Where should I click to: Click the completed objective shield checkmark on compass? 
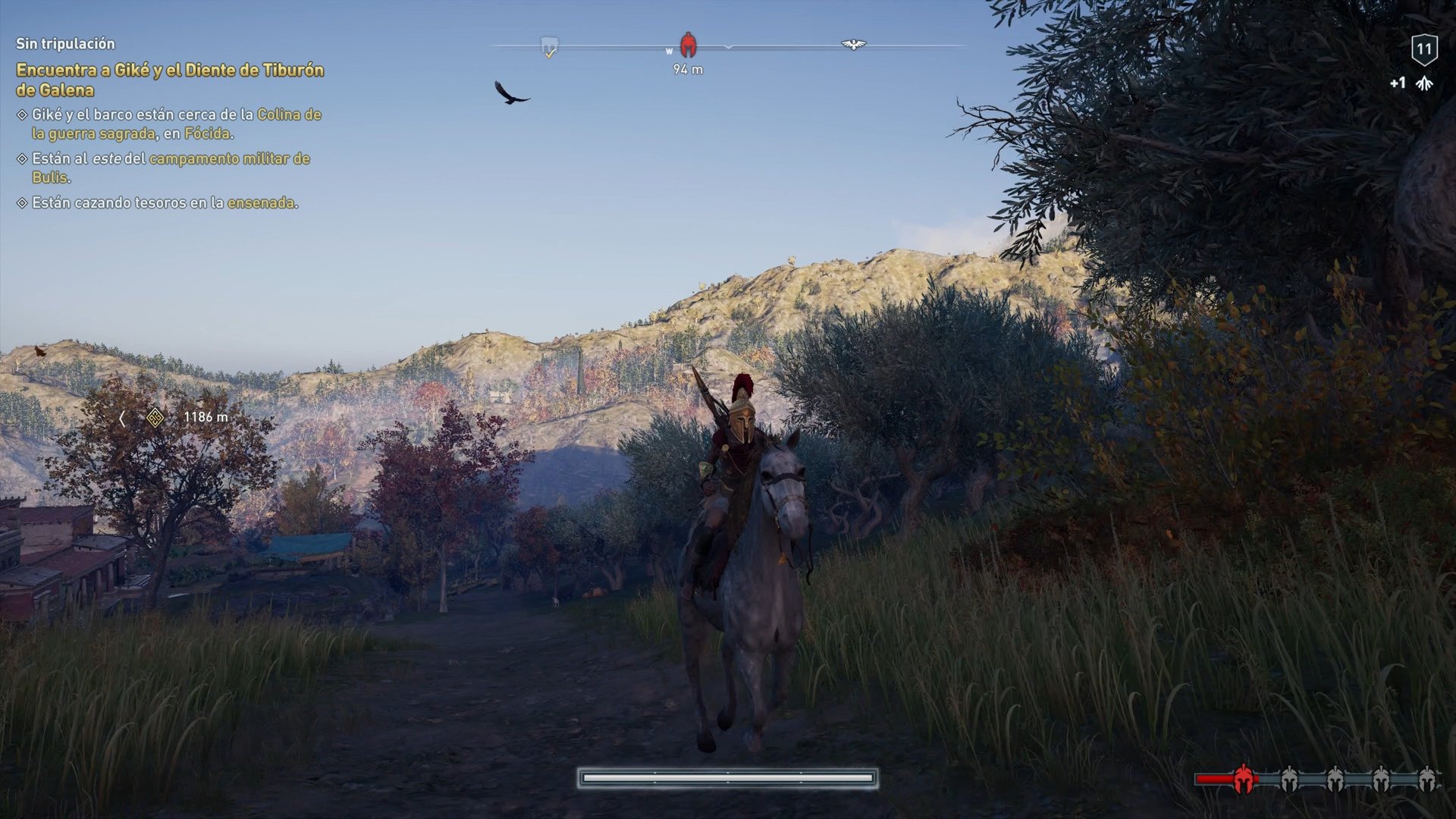548,45
